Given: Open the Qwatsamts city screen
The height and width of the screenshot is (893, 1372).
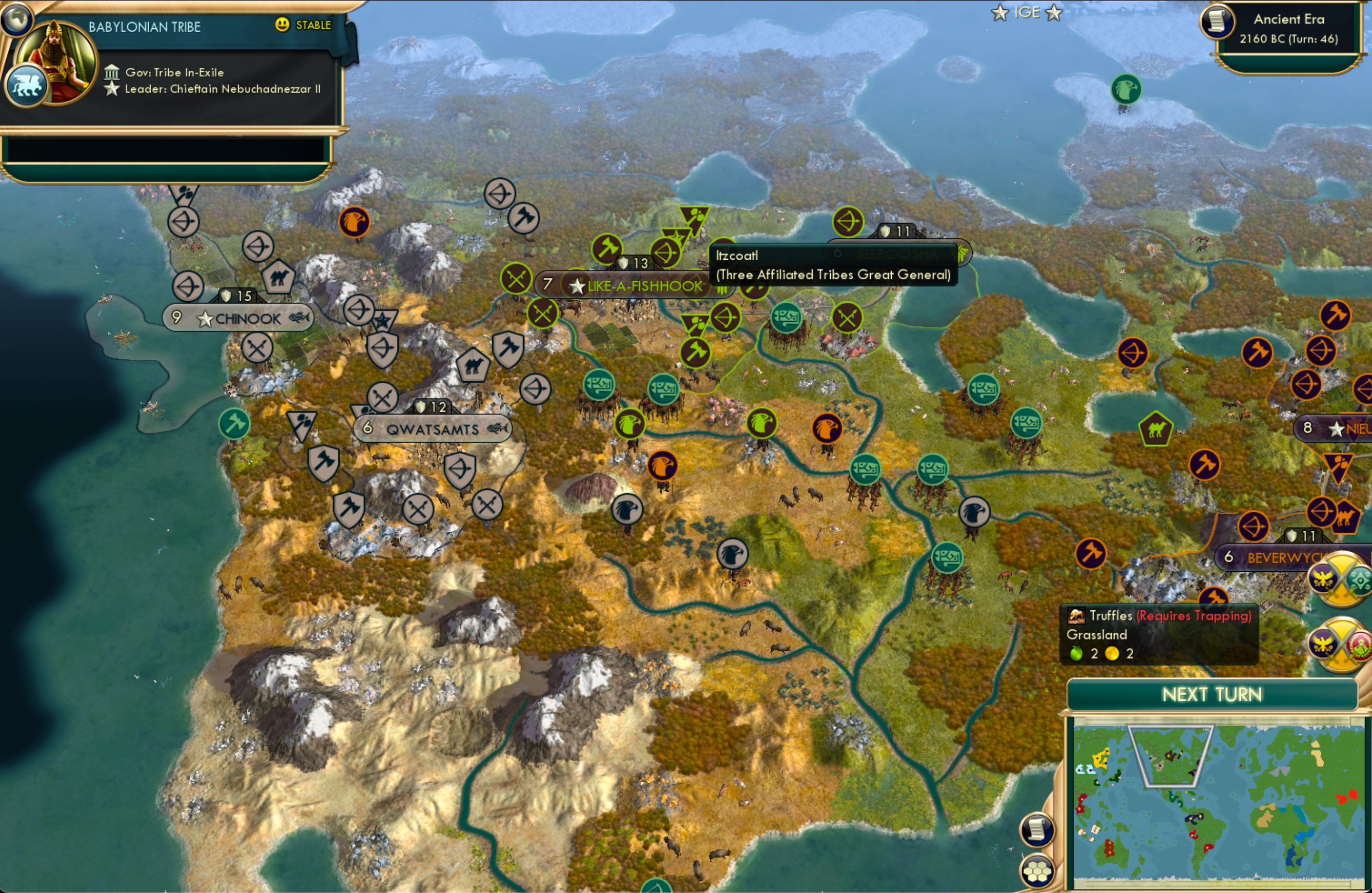Looking at the screenshot, I should (433, 428).
